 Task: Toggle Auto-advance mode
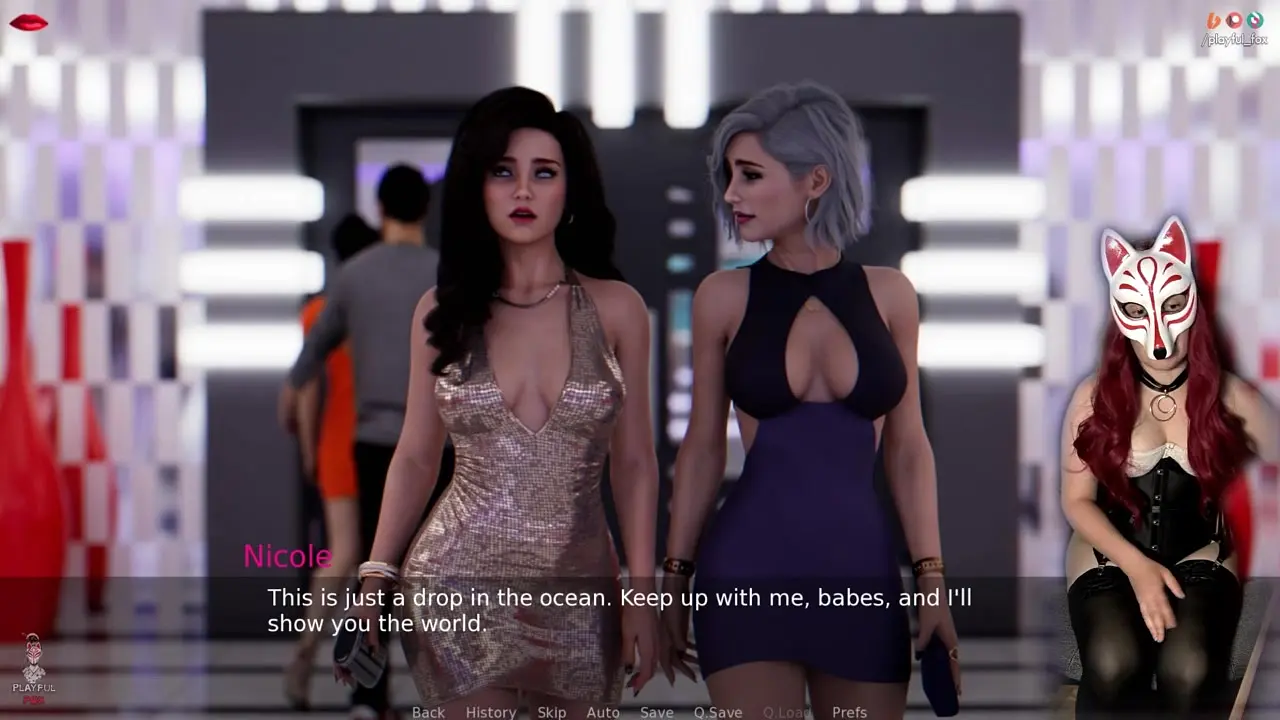603,712
